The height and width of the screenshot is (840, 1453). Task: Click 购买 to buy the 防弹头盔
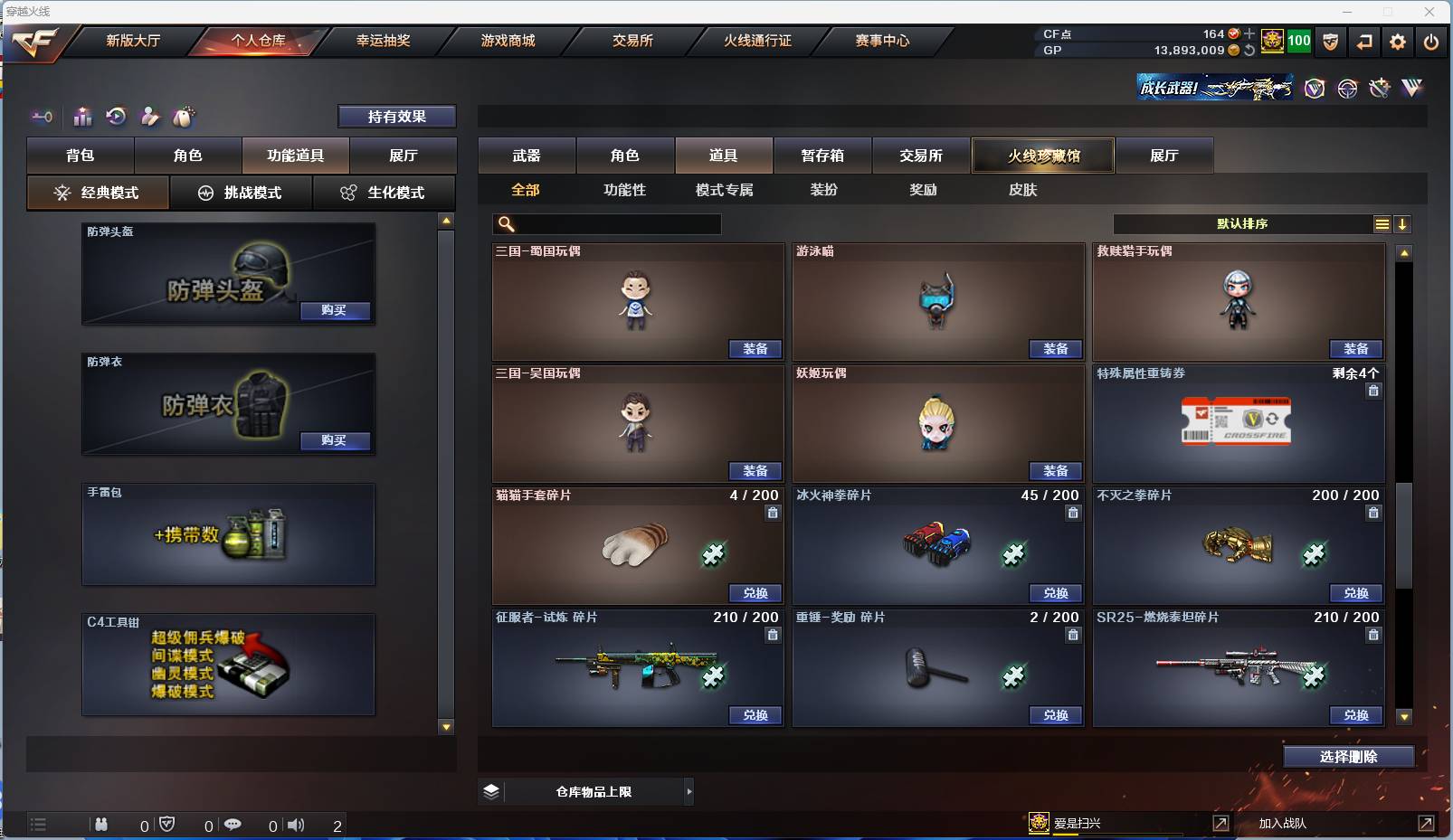[335, 310]
